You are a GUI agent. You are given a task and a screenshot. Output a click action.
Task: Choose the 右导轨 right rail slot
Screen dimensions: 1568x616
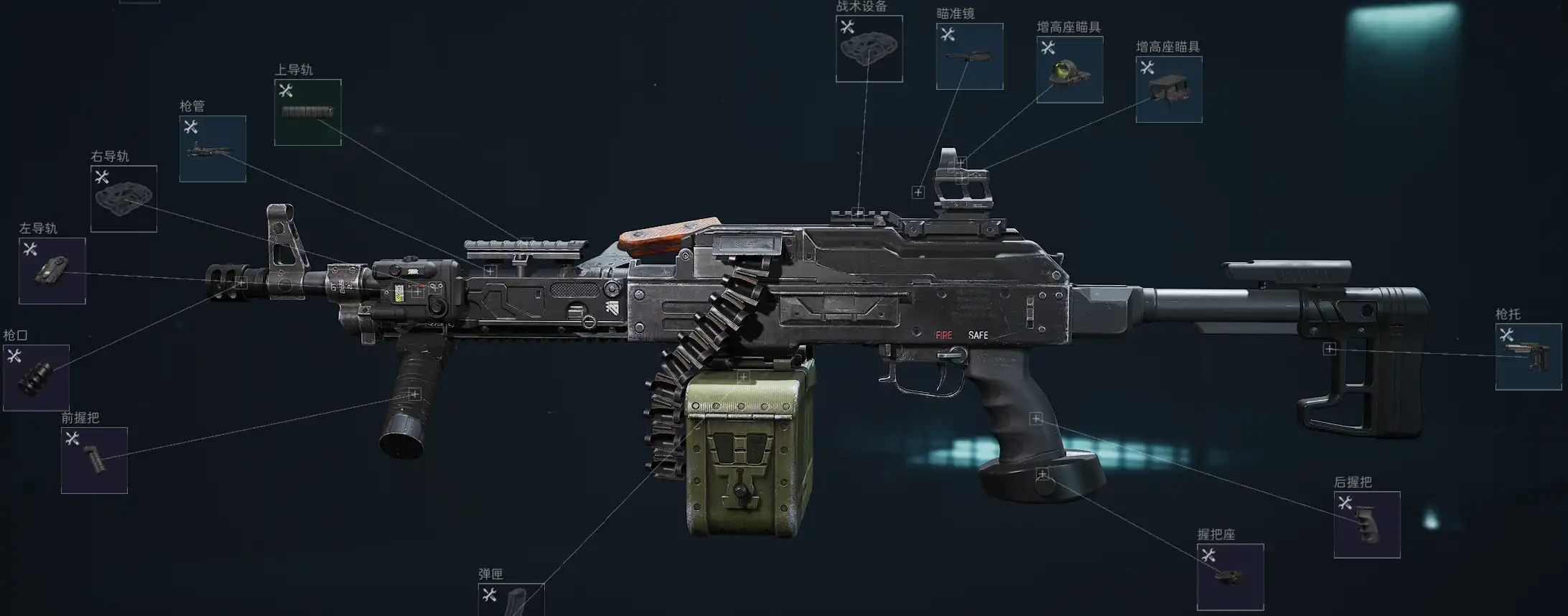click(123, 199)
